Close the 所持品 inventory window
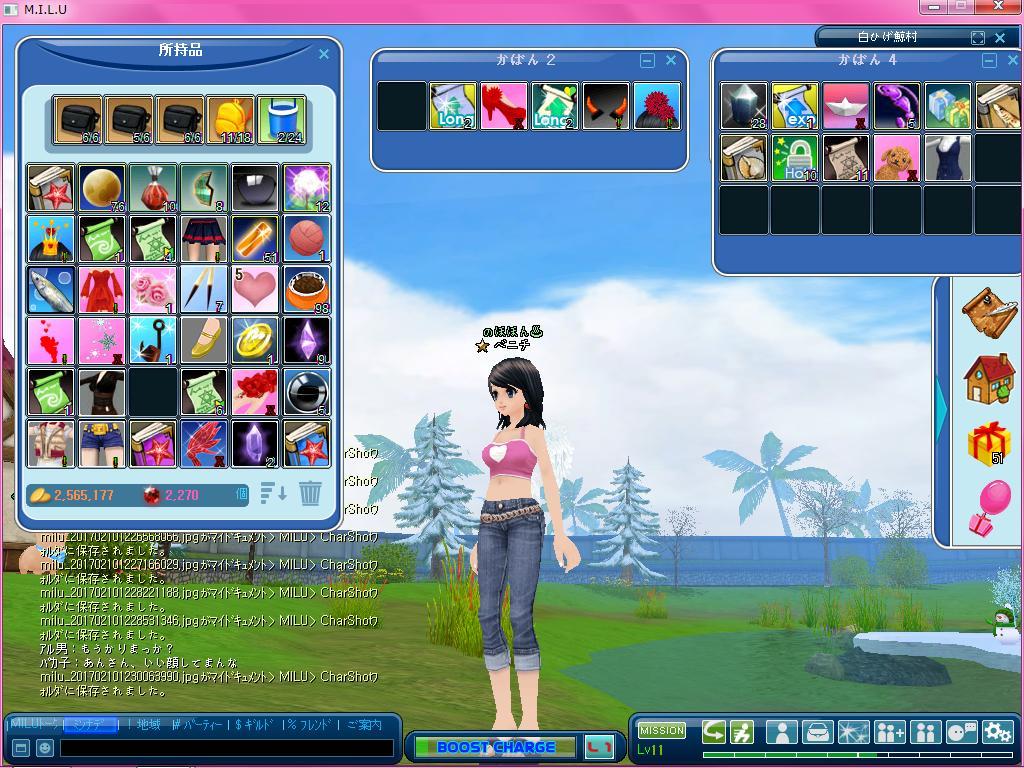Image resolution: width=1024 pixels, height=768 pixels. (x=324, y=55)
